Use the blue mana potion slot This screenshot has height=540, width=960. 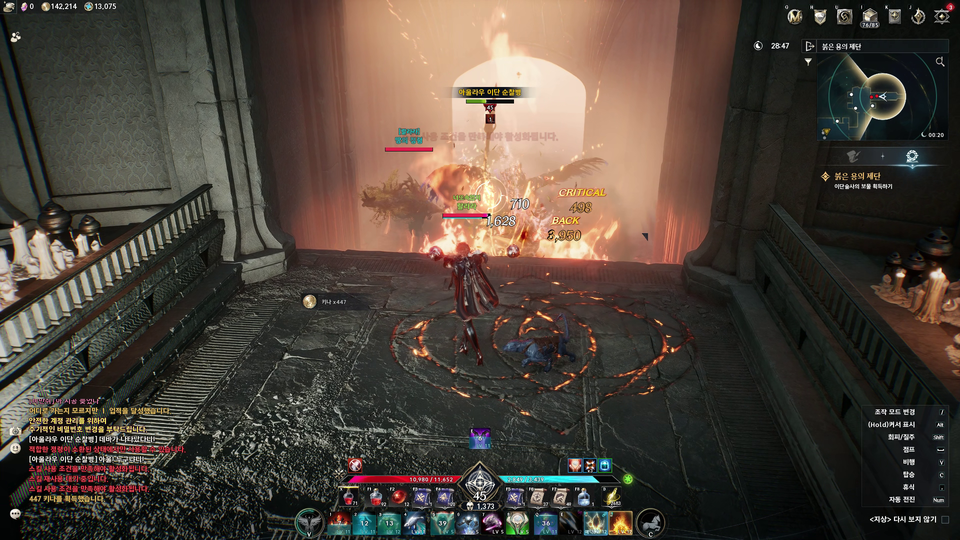pyautogui.click(x=583, y=497)
